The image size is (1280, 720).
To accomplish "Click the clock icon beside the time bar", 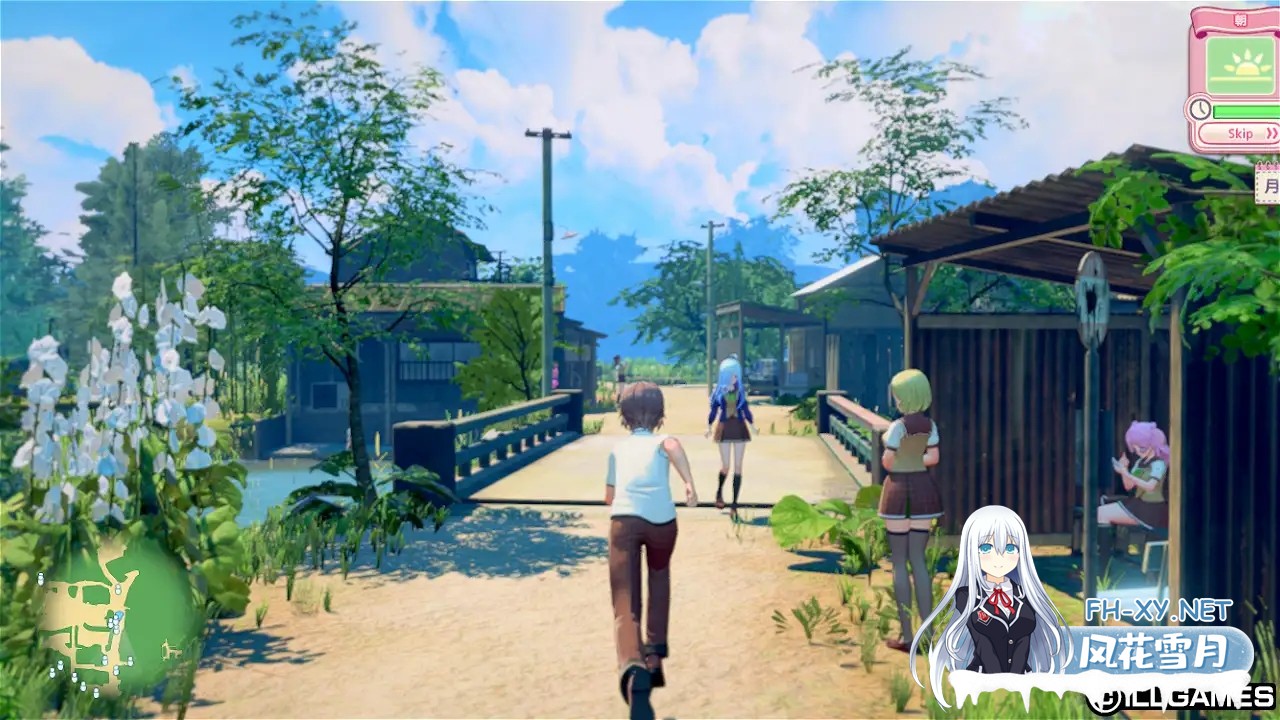I will point(1200,108).
